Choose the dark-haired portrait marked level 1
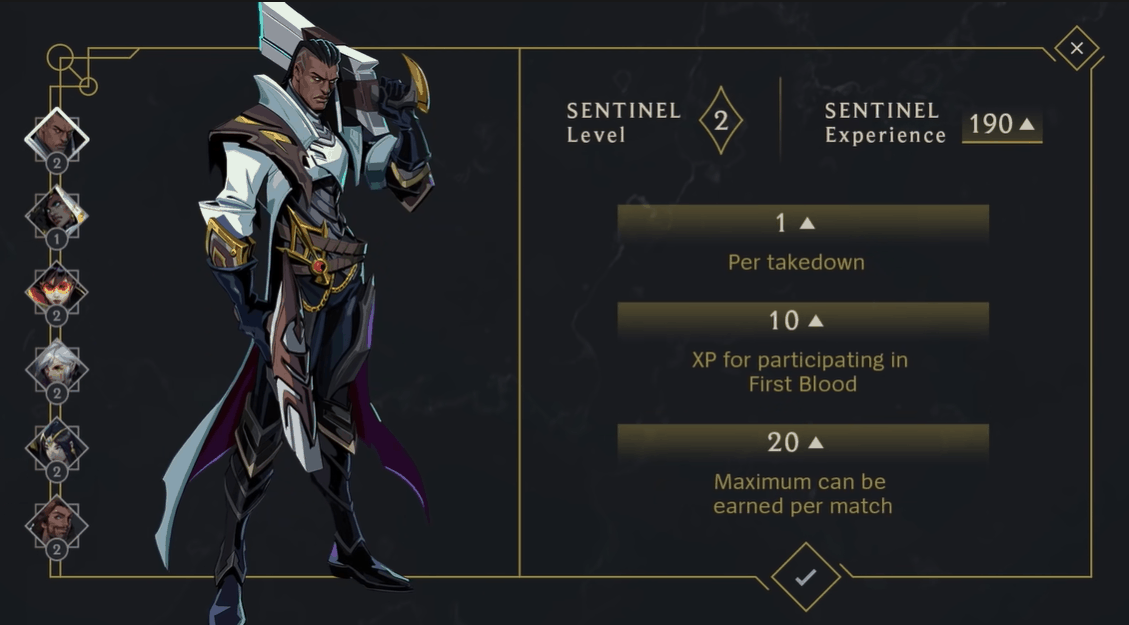Screen dimensions: 1129x625 [x=57, y=213]
